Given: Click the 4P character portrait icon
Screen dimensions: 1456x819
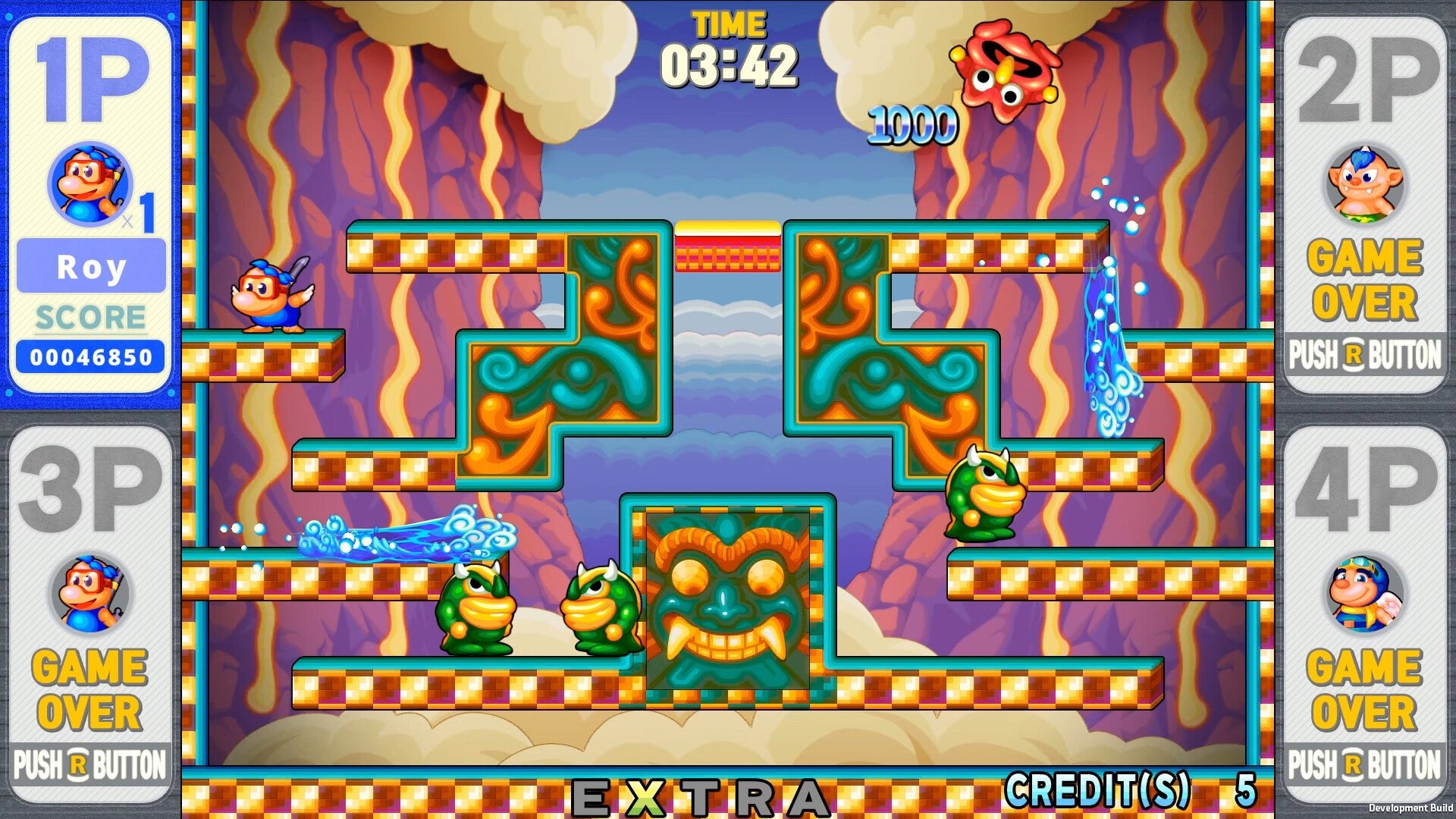Looking at the screenshot, I should pyautogui.click(x=1363, y=593).
